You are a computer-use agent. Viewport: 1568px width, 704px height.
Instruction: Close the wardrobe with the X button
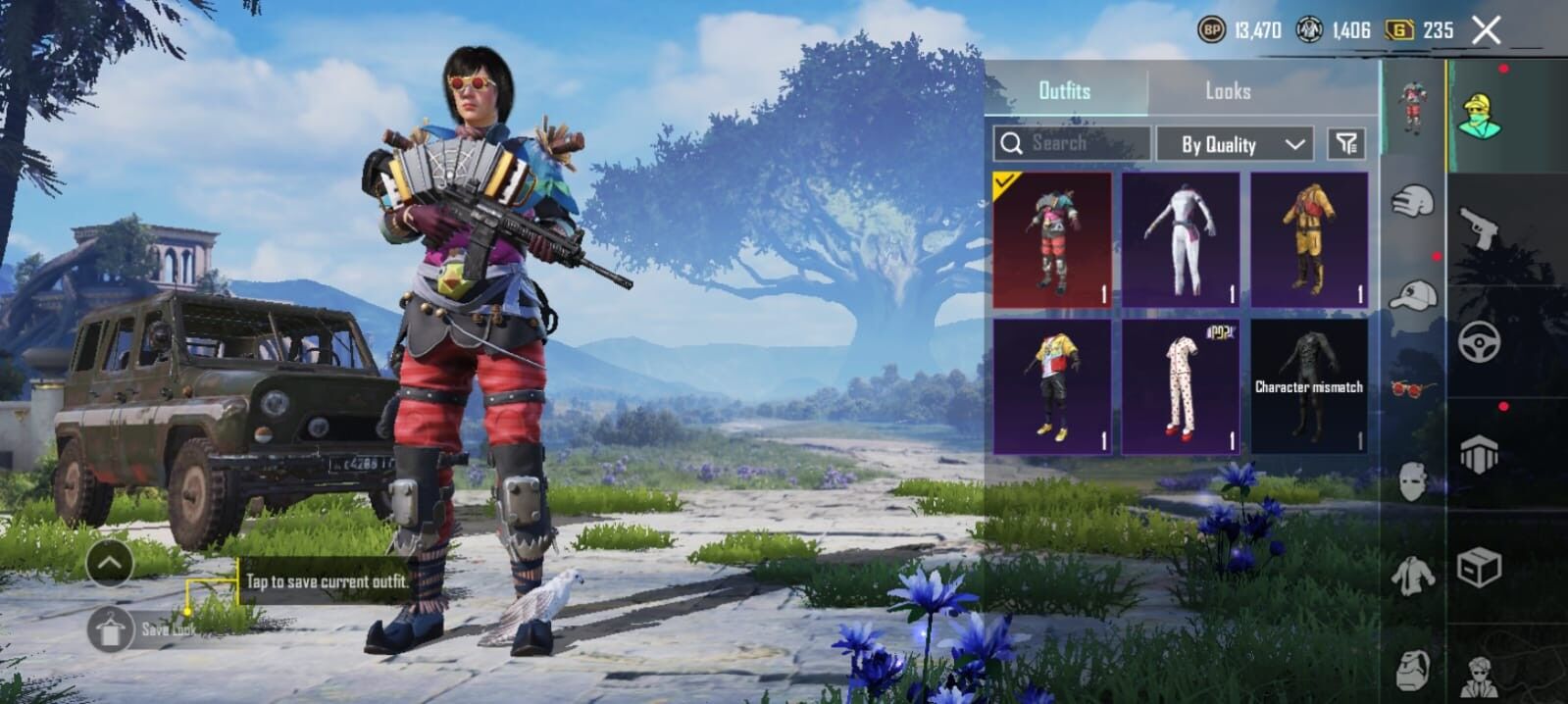tap(1487, 30)
